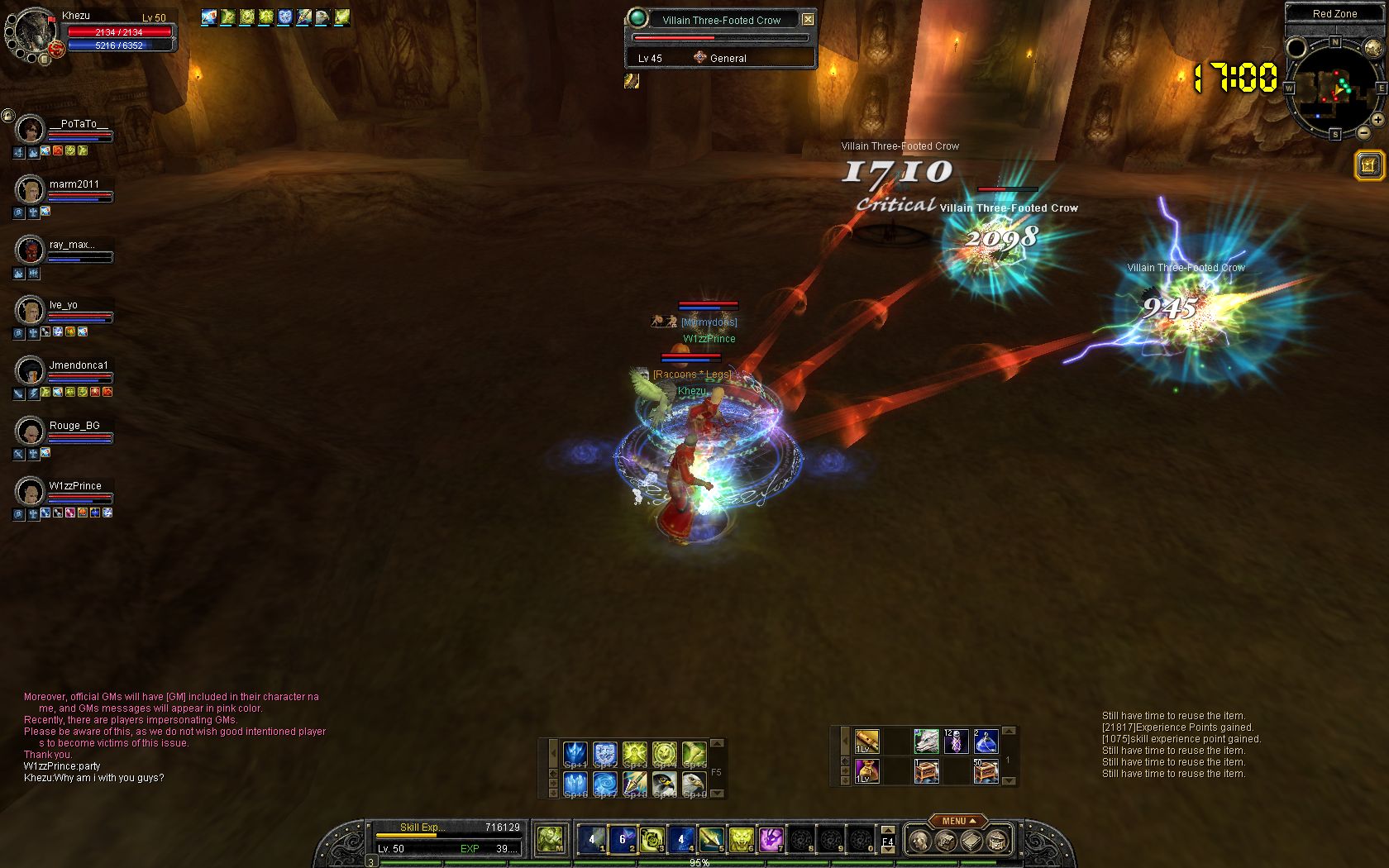1389x868 pixels.
Task: Click the circular minimap
Action: pos(1333,87)
